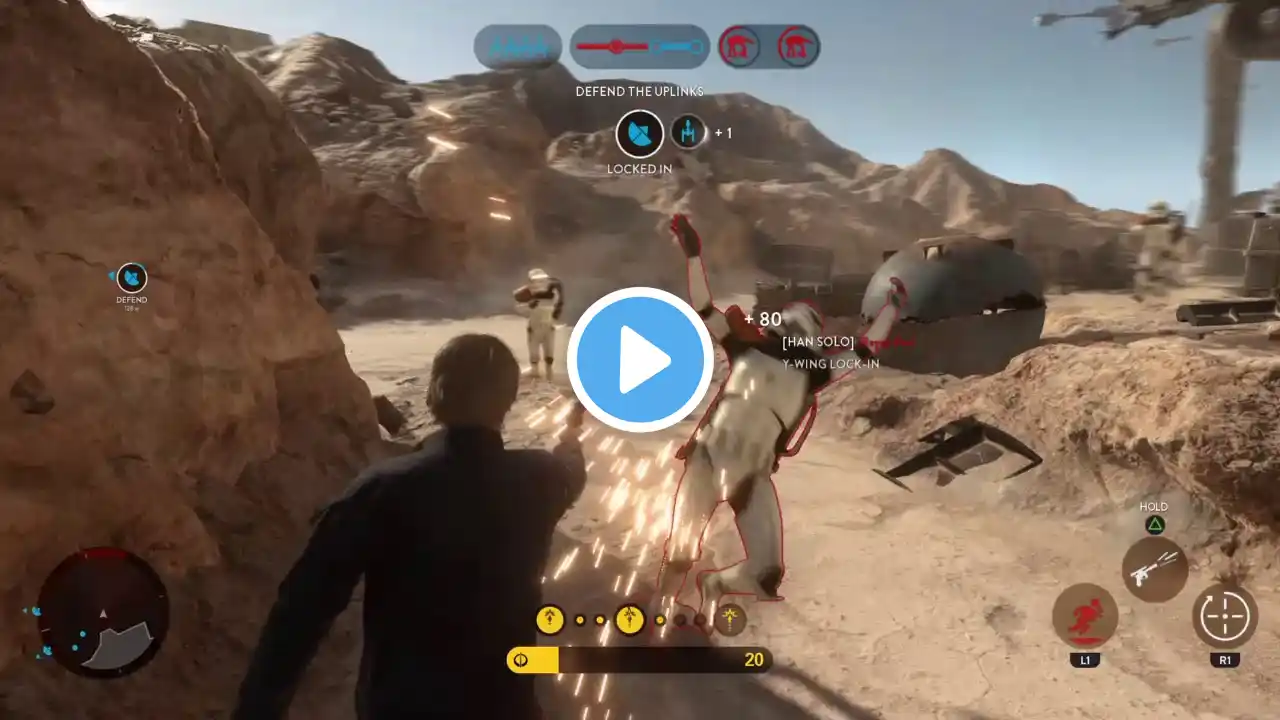Activate the red shoulder charge ability
The image size is (1280, 720).
[x=1085, y=616]
